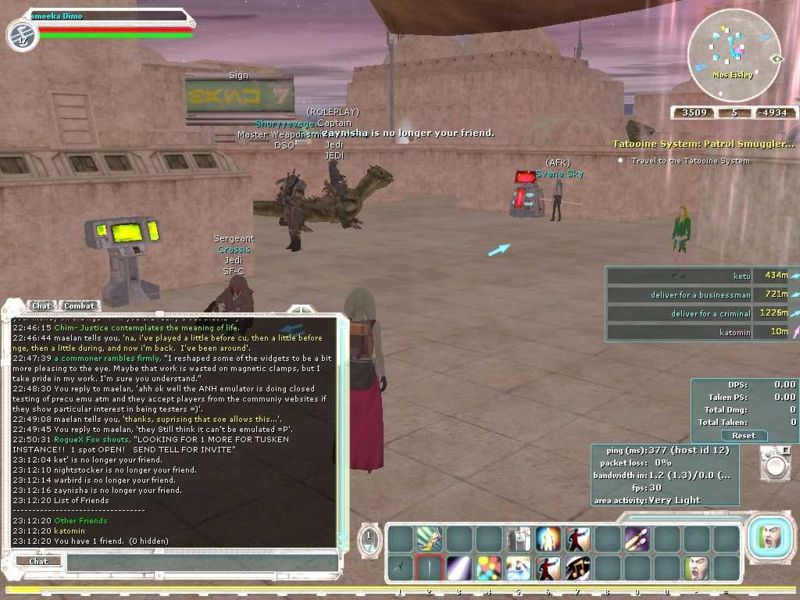Click the camera screenshot icon
The width and height of the screenshot is (800, 600).
[x=773, y=463]
